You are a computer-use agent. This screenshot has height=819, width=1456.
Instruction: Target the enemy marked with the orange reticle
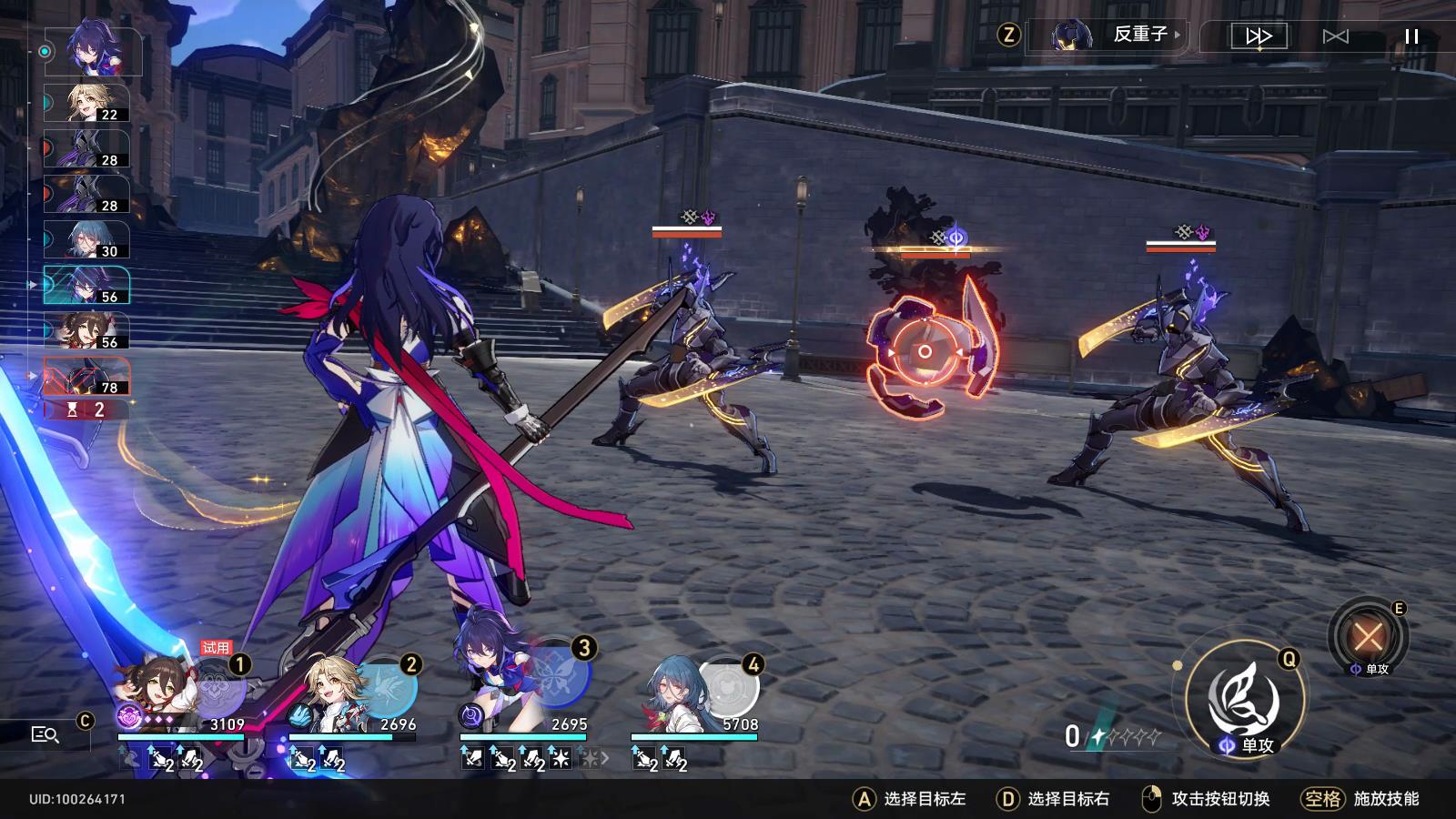click(x=925, y=350)
